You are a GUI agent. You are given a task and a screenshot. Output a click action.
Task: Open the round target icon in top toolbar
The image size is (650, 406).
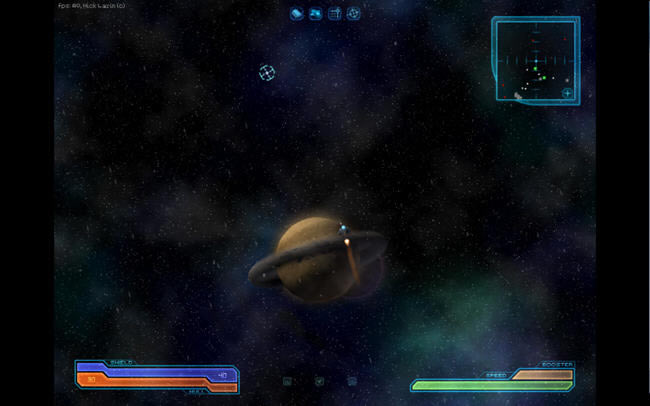[353, 14]
